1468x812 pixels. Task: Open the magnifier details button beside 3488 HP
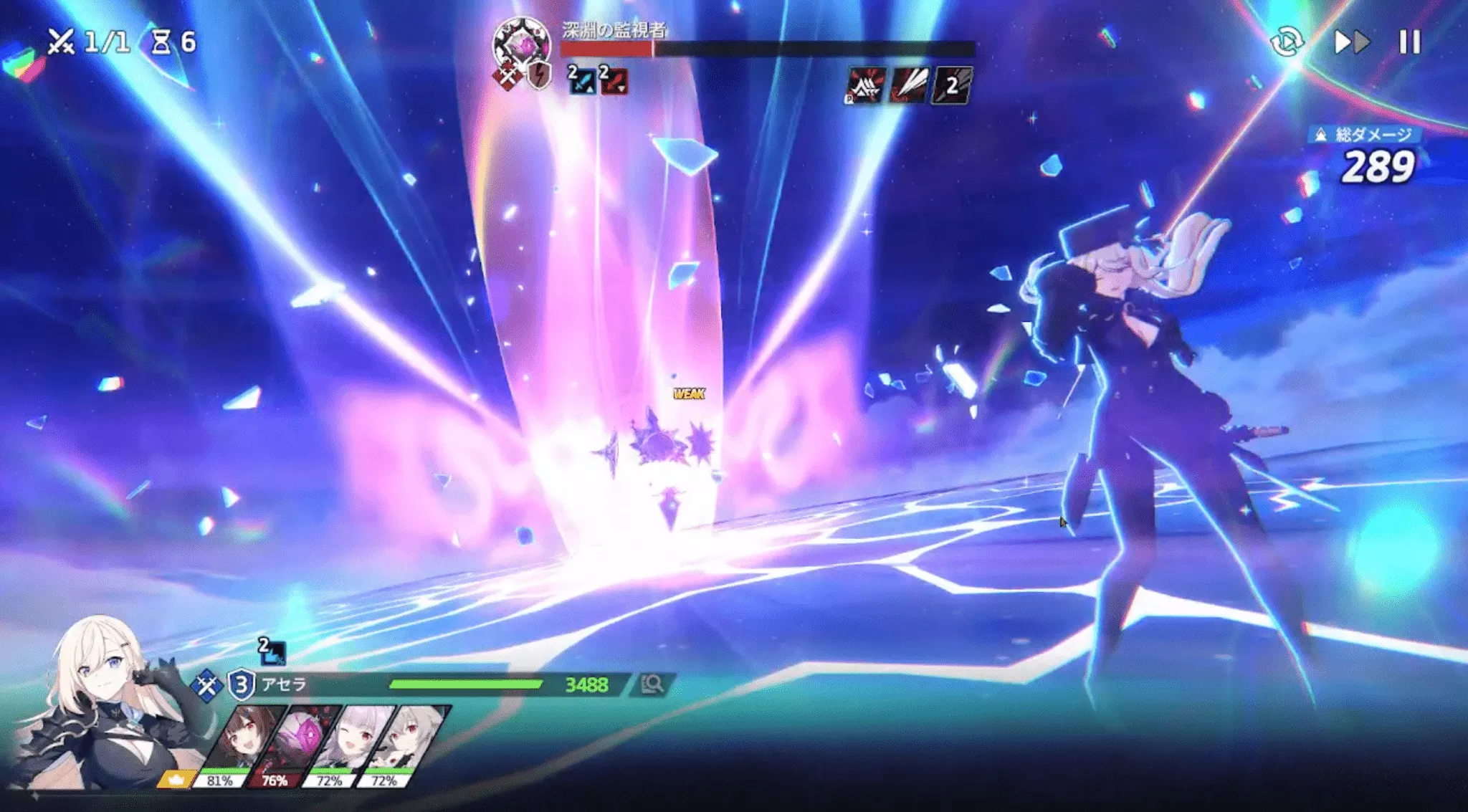point(652,684)
